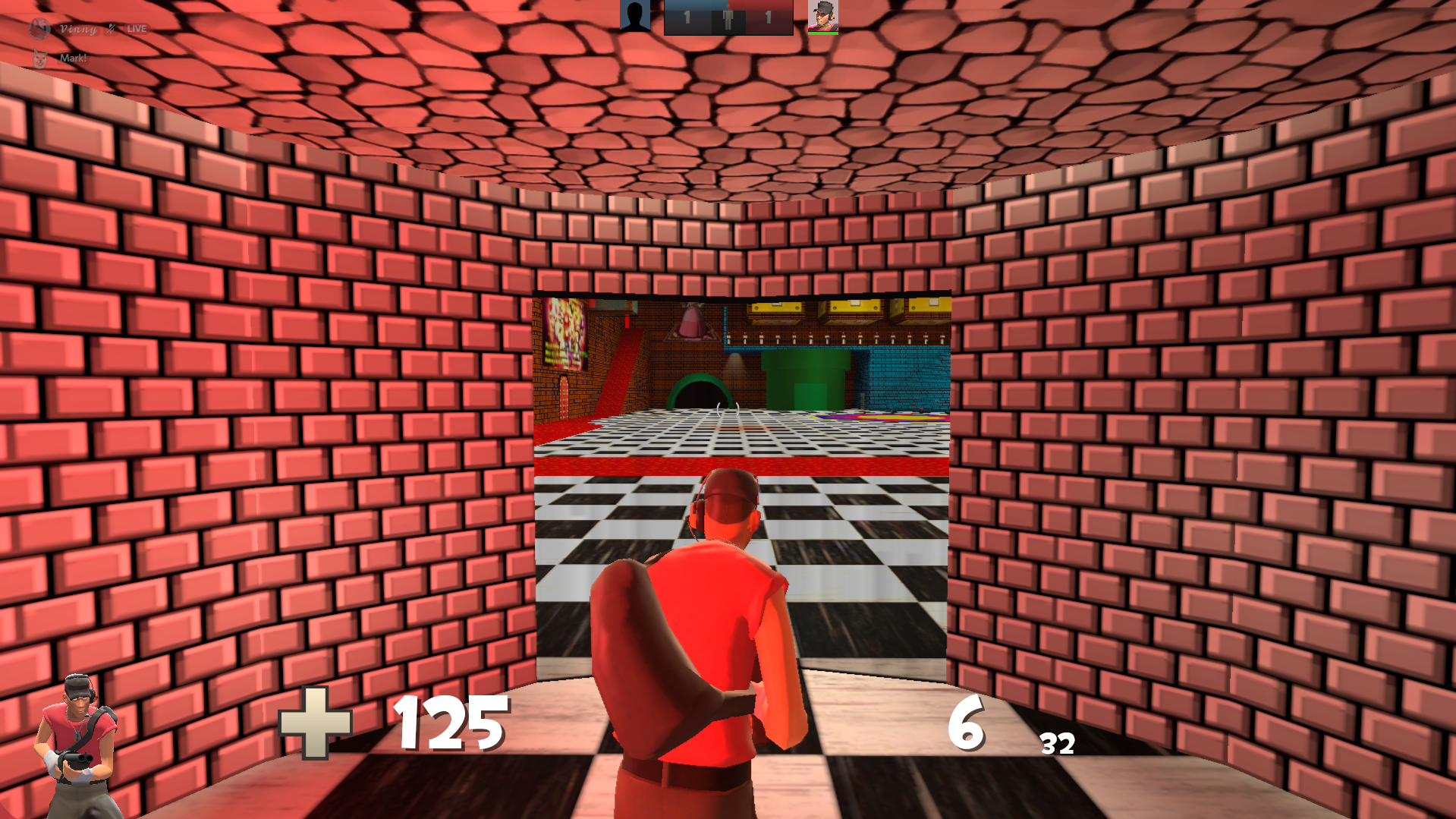
Task: Toggle the LIVE broadcast indicator
Action: click(138, 29)
